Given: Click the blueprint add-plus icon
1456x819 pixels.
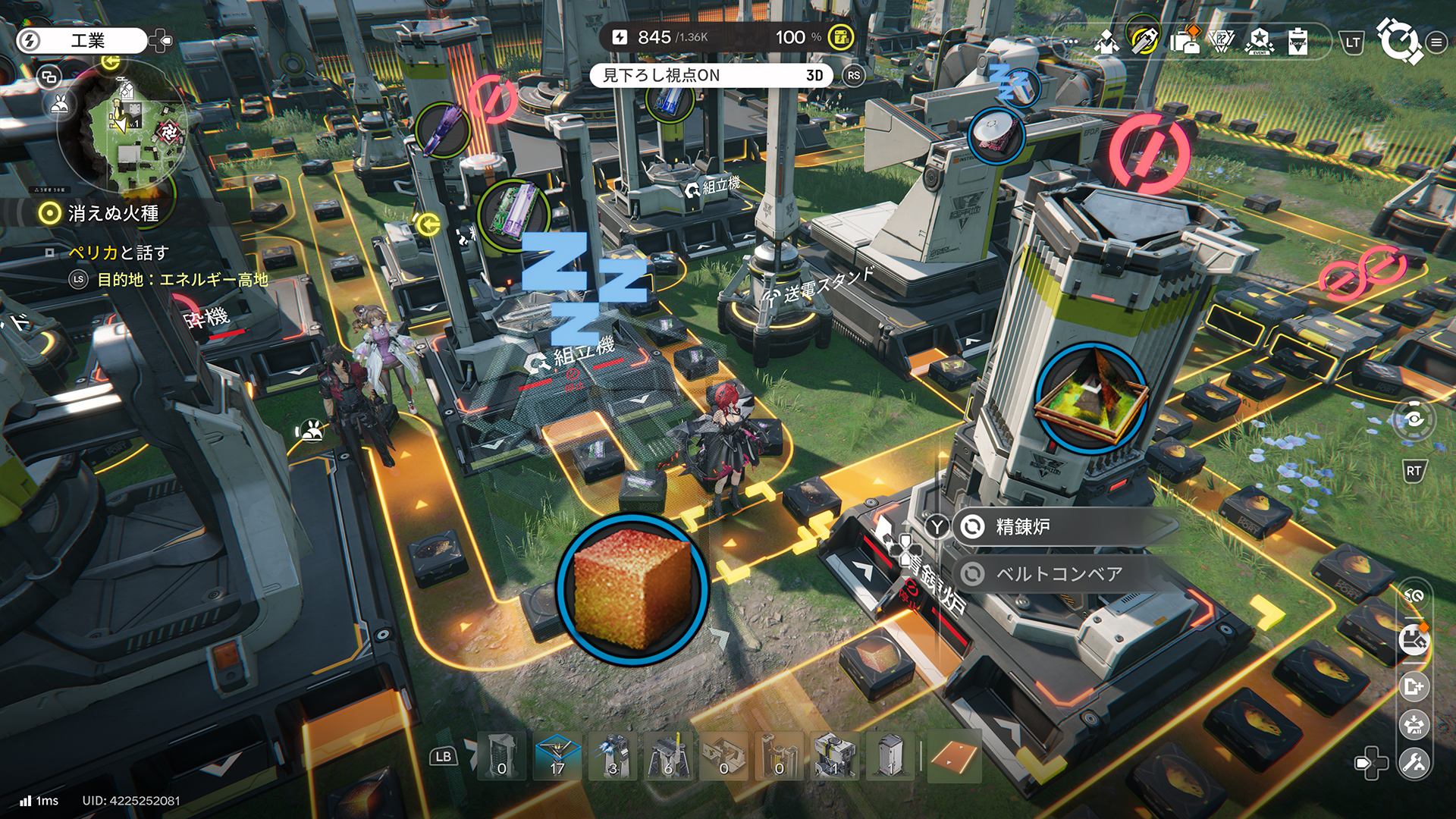Looking at the screenshot, I should [1414, 686].
